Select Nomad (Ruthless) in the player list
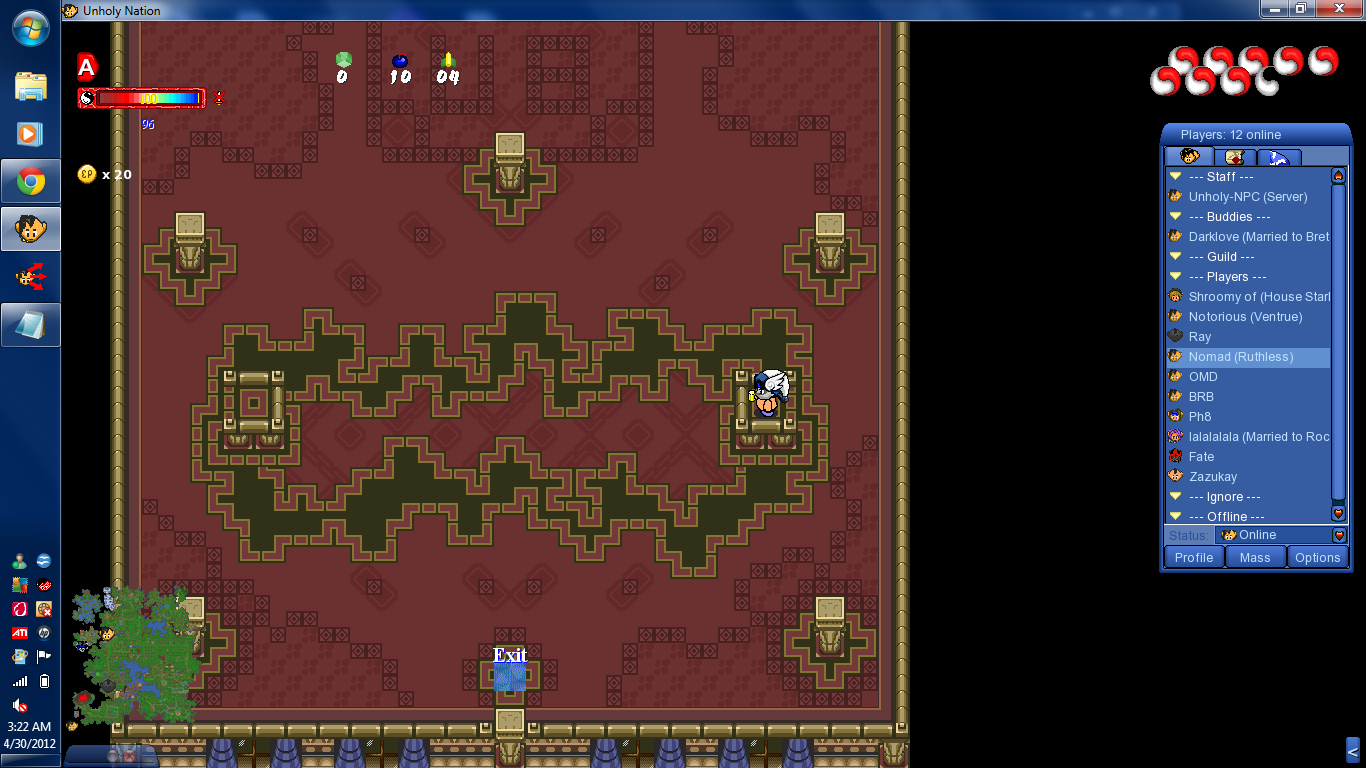 [x=1240, y=357]
